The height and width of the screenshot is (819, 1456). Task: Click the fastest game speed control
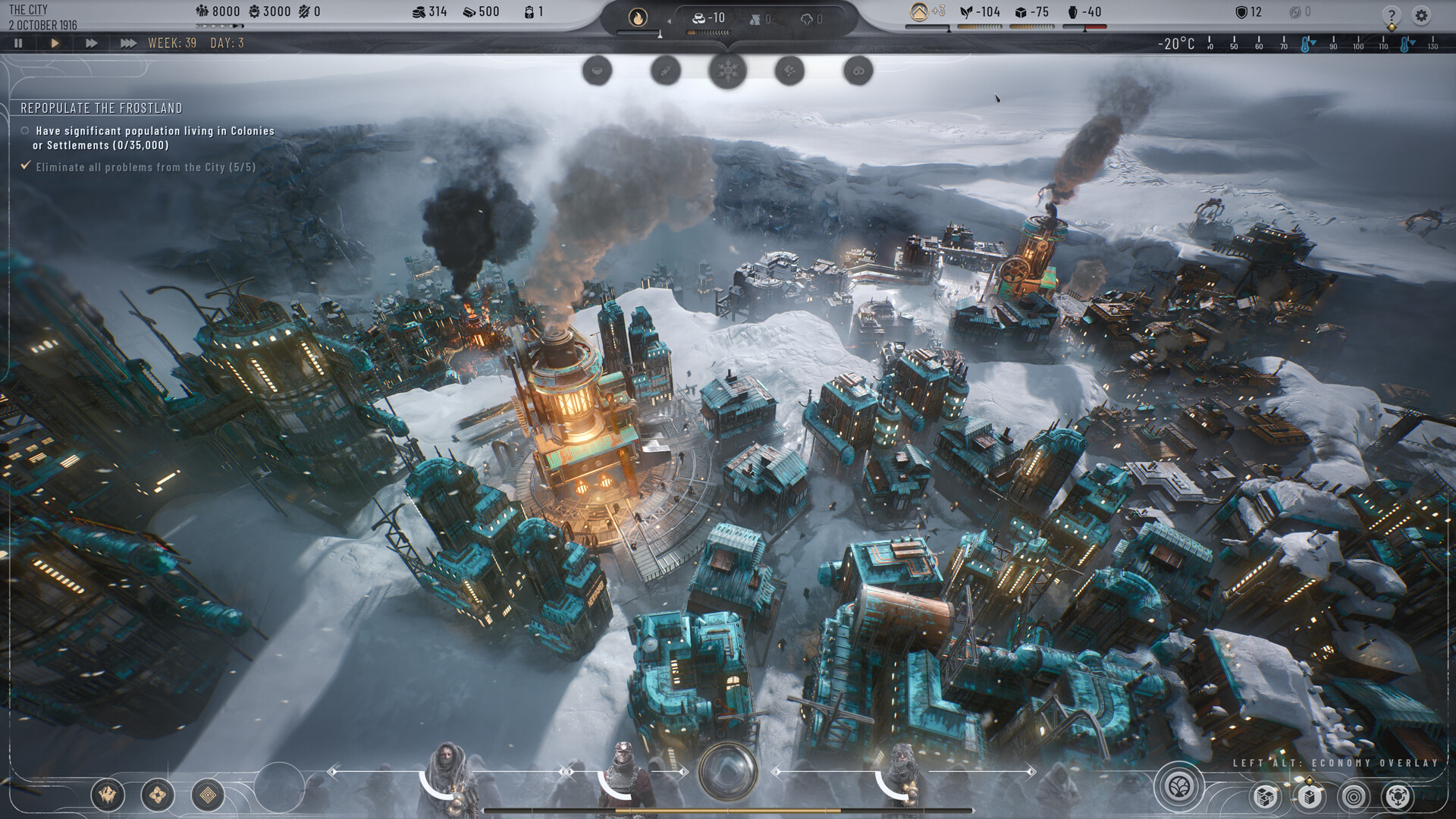(128, 43)
